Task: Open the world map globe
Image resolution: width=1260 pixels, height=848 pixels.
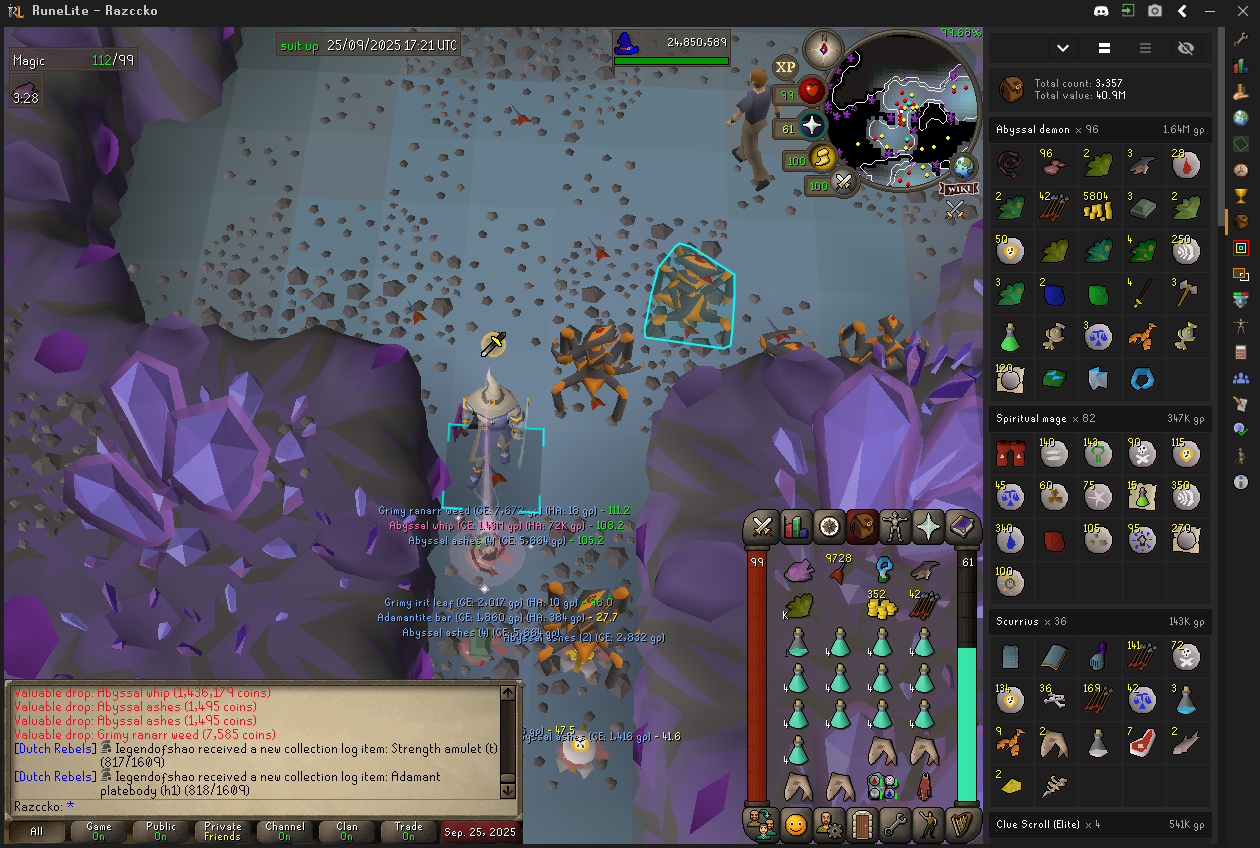Action: (965, 166)
